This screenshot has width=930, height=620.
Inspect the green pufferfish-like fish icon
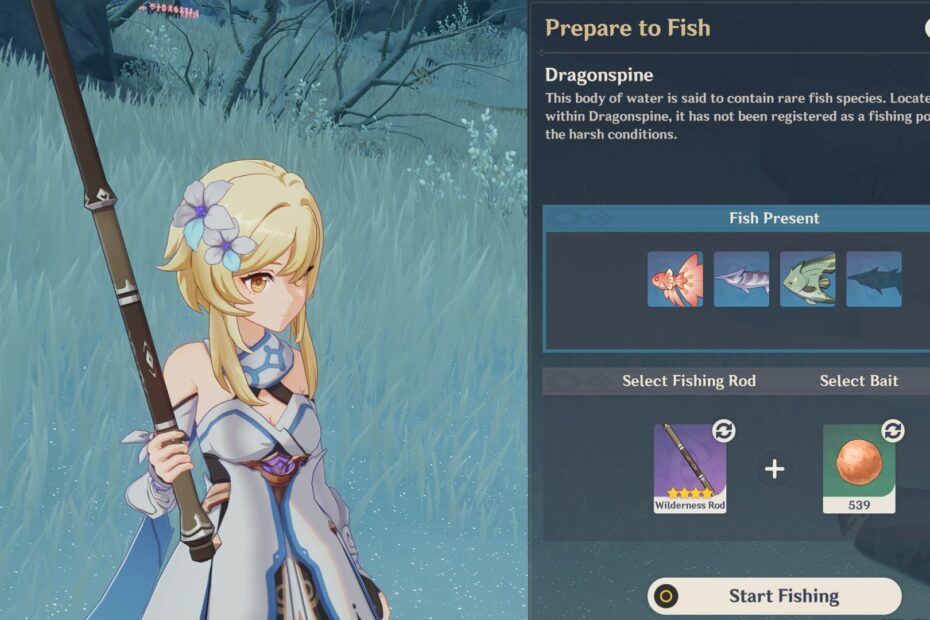[807, 279]
